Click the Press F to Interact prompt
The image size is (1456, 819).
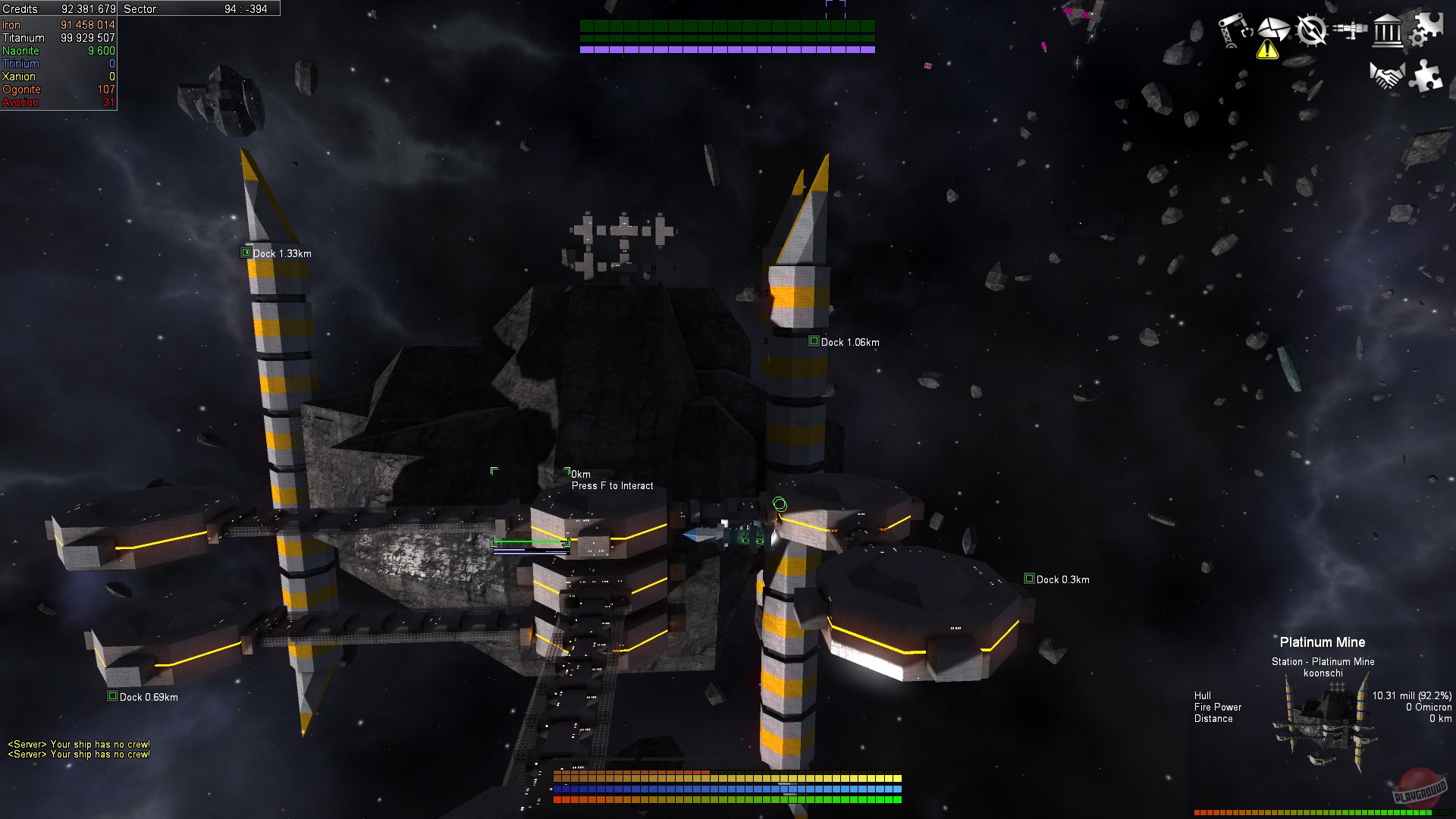(x=613, y=485)
